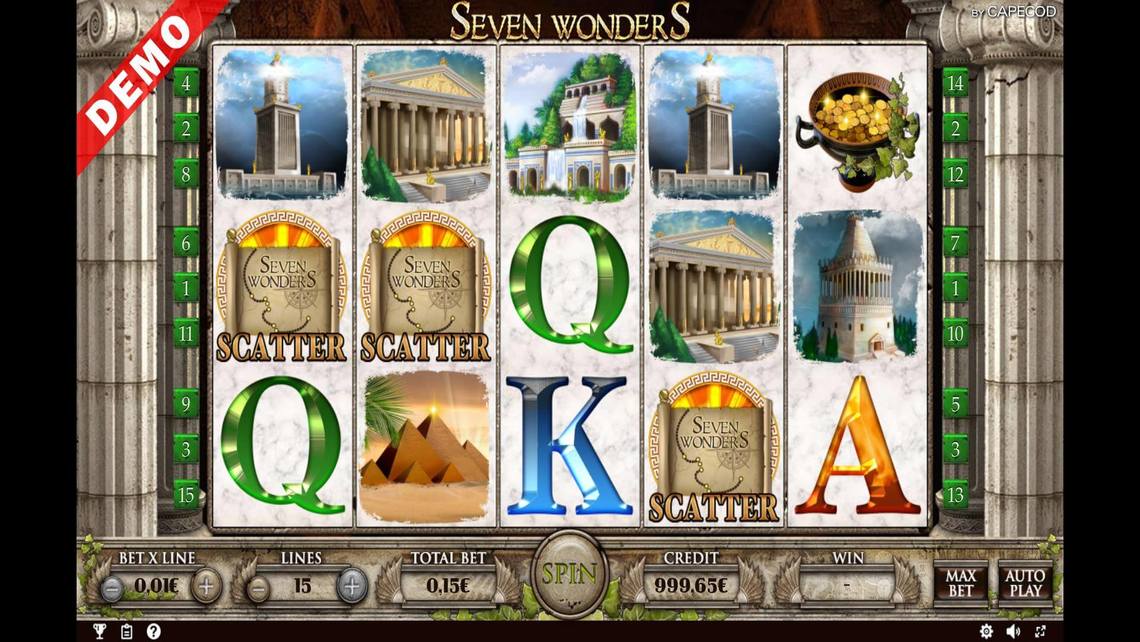Open the trophy icon in the bottom bar
The height and width of the screenshot is (642, 1140).
coord(100,631)
